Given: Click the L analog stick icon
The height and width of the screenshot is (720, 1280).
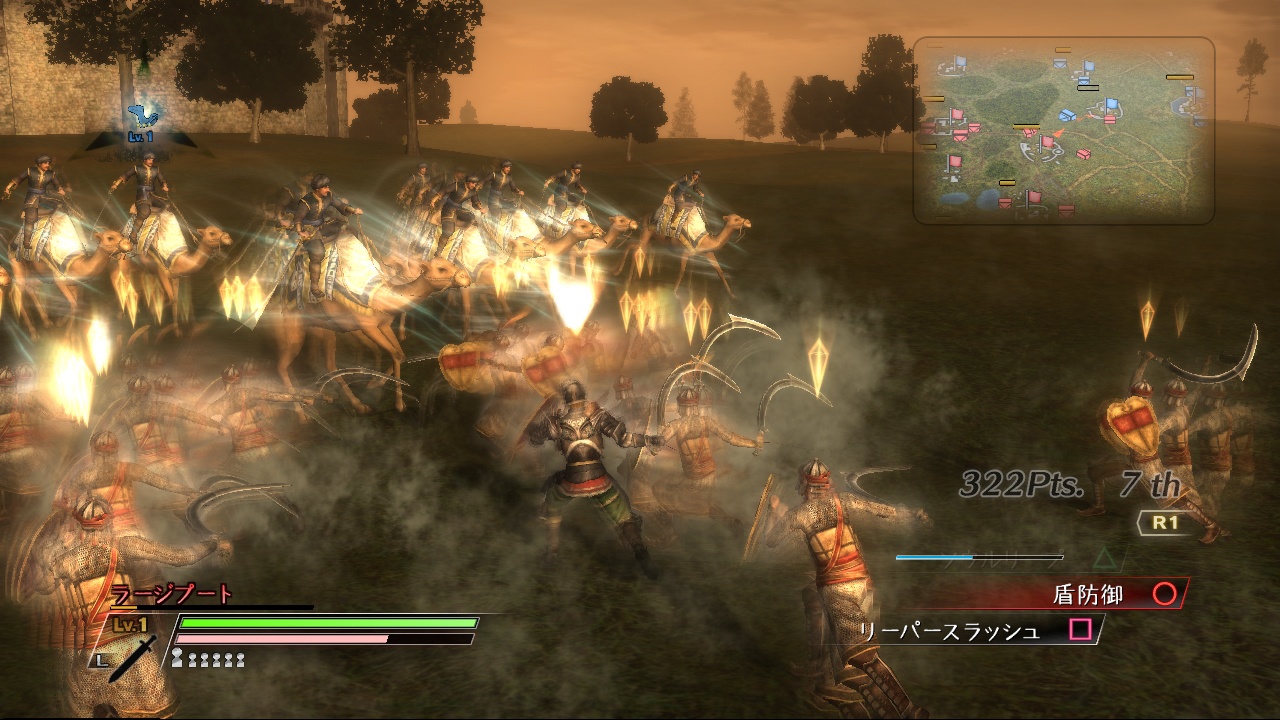Looking at the screenshot, I should (100, 661).
